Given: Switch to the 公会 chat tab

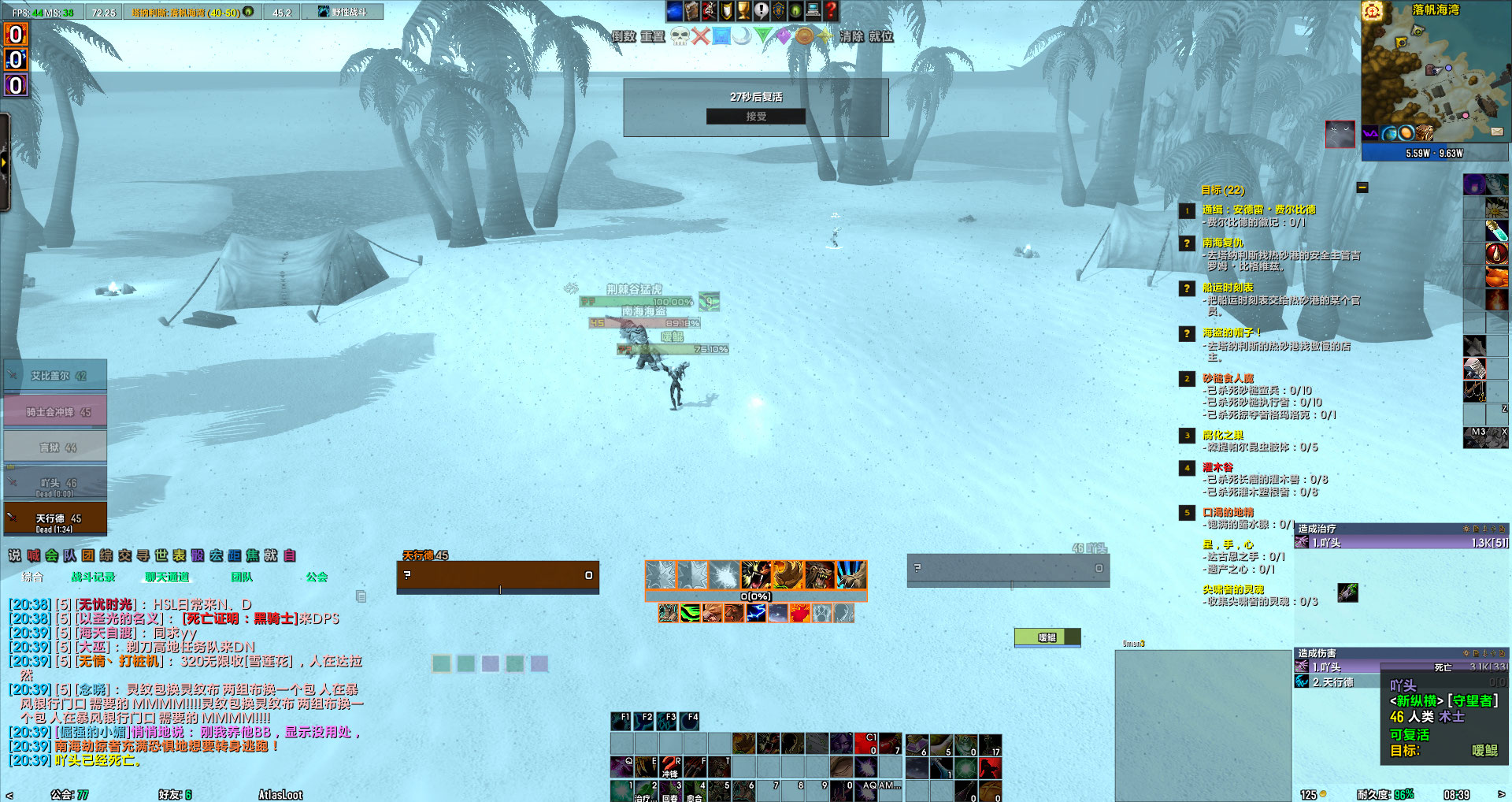Looking at the screenshot, I should 315,577.
